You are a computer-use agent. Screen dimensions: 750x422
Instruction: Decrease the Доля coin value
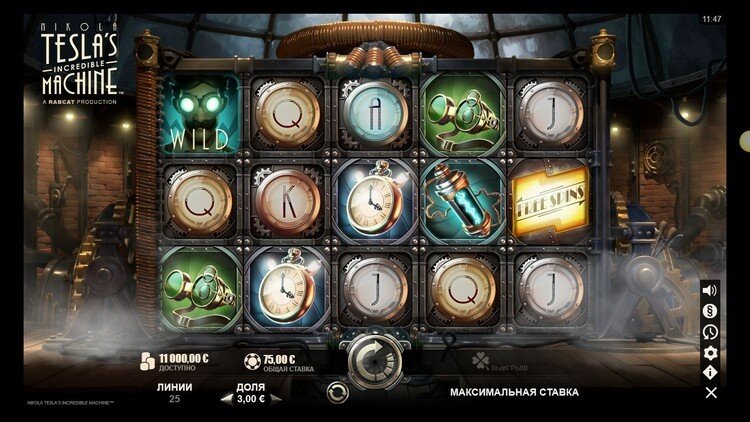click(x=225, y=399)
